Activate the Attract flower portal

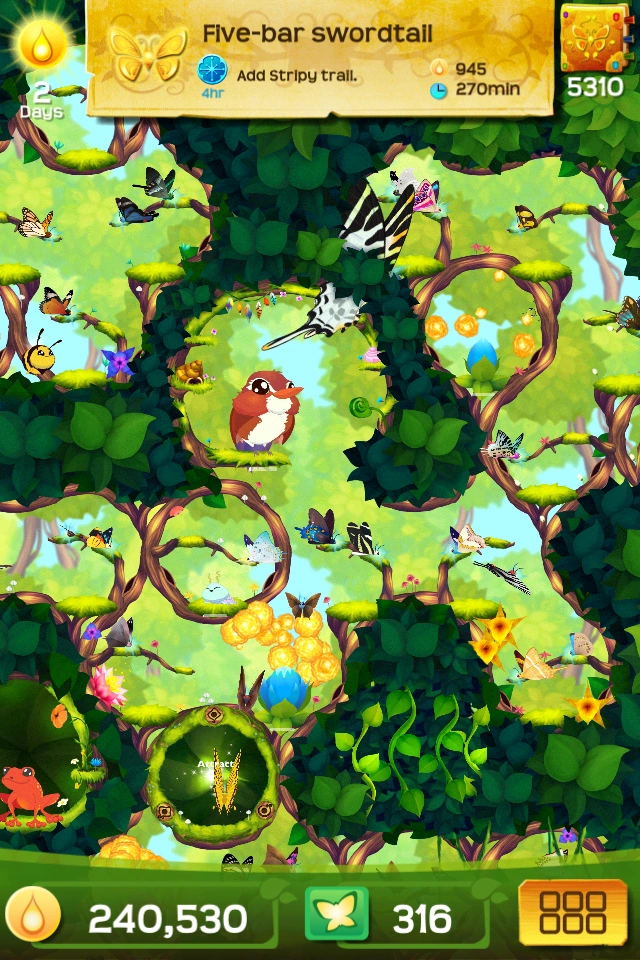213,771
